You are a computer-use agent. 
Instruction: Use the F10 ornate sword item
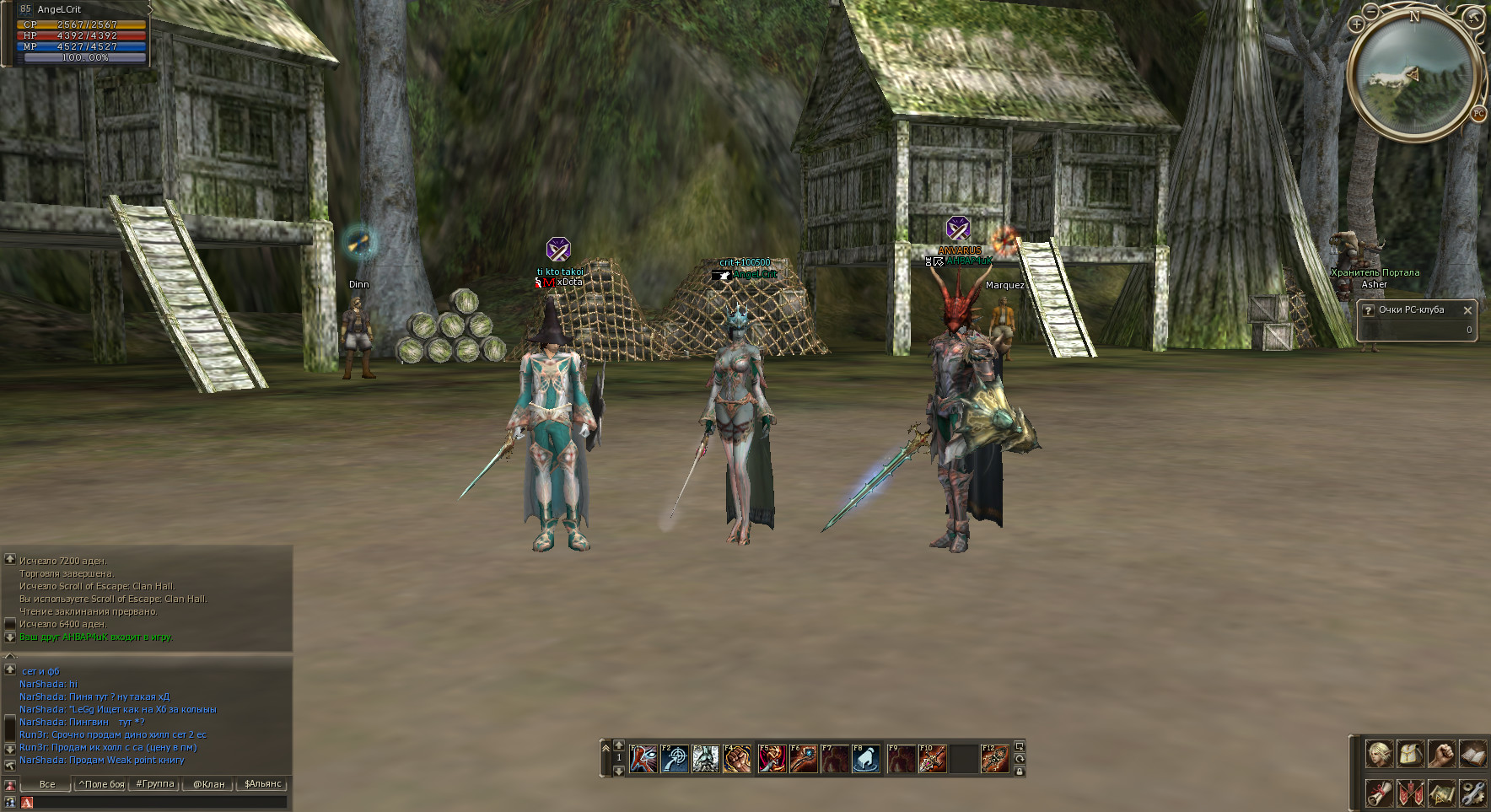click(932, 759)
